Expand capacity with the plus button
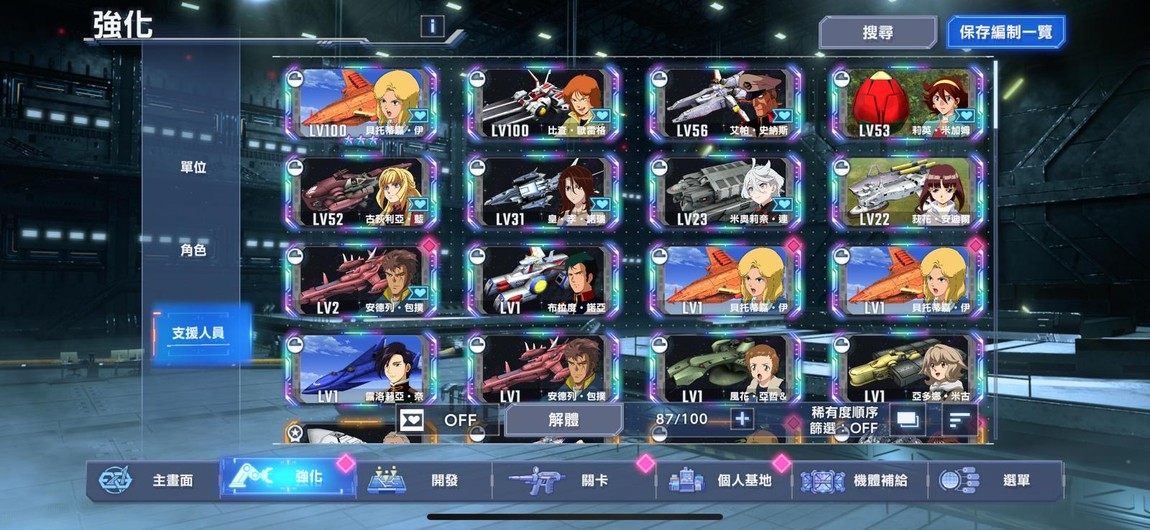This screenshot has width=1150, height=530. [742, 419]
